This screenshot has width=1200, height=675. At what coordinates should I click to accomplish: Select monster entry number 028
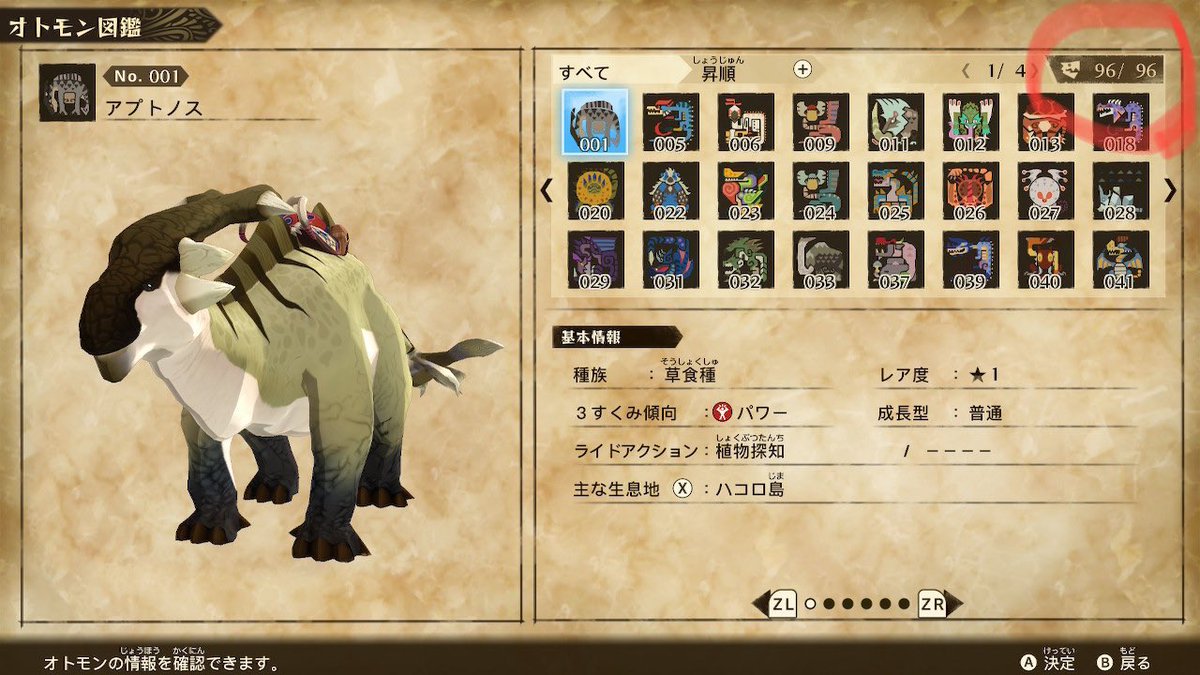[1120, 191]
